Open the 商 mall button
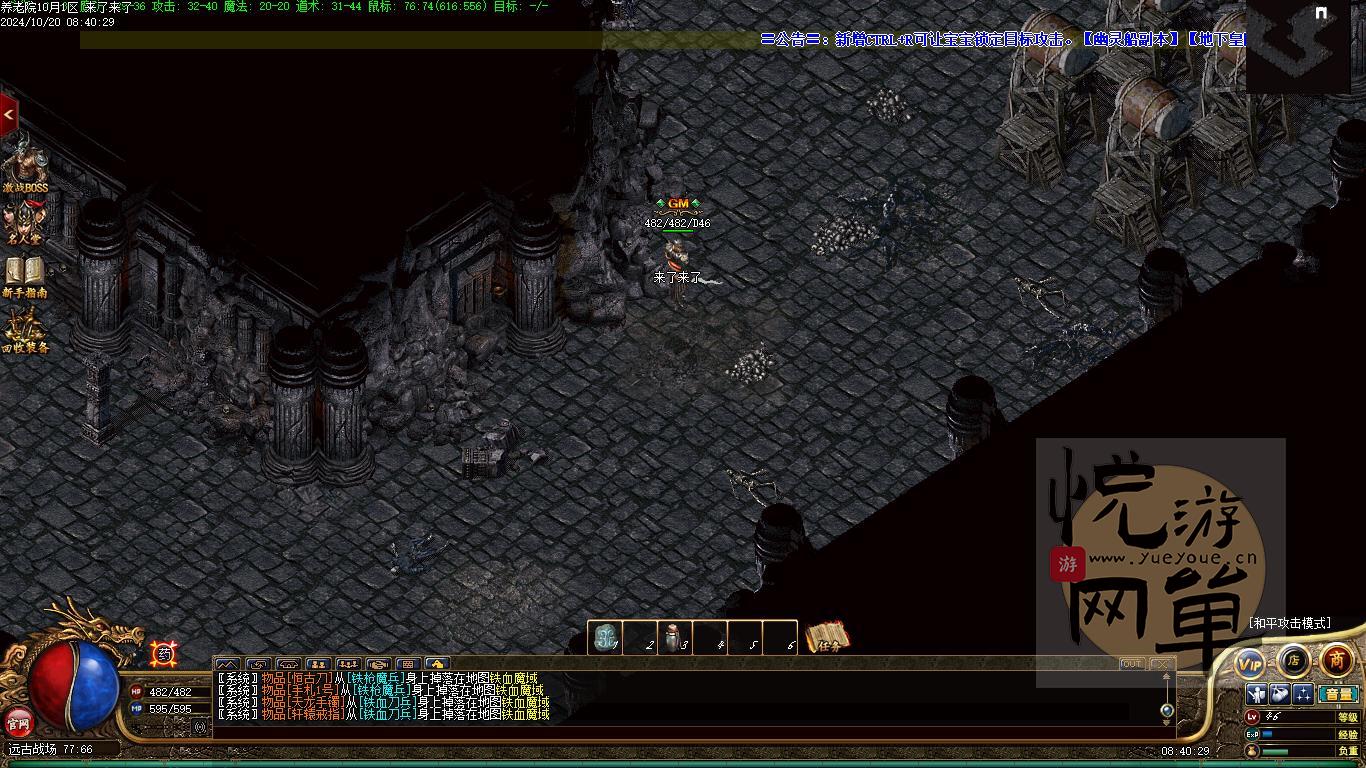 [1336, 660]
